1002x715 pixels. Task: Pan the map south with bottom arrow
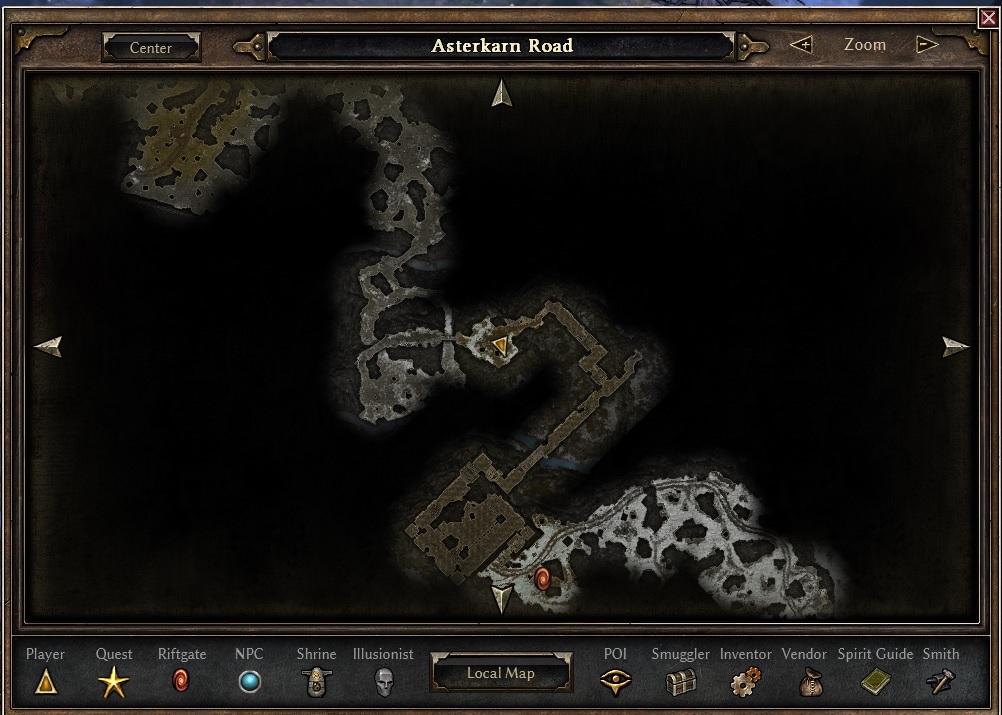[x=501, y=599]
